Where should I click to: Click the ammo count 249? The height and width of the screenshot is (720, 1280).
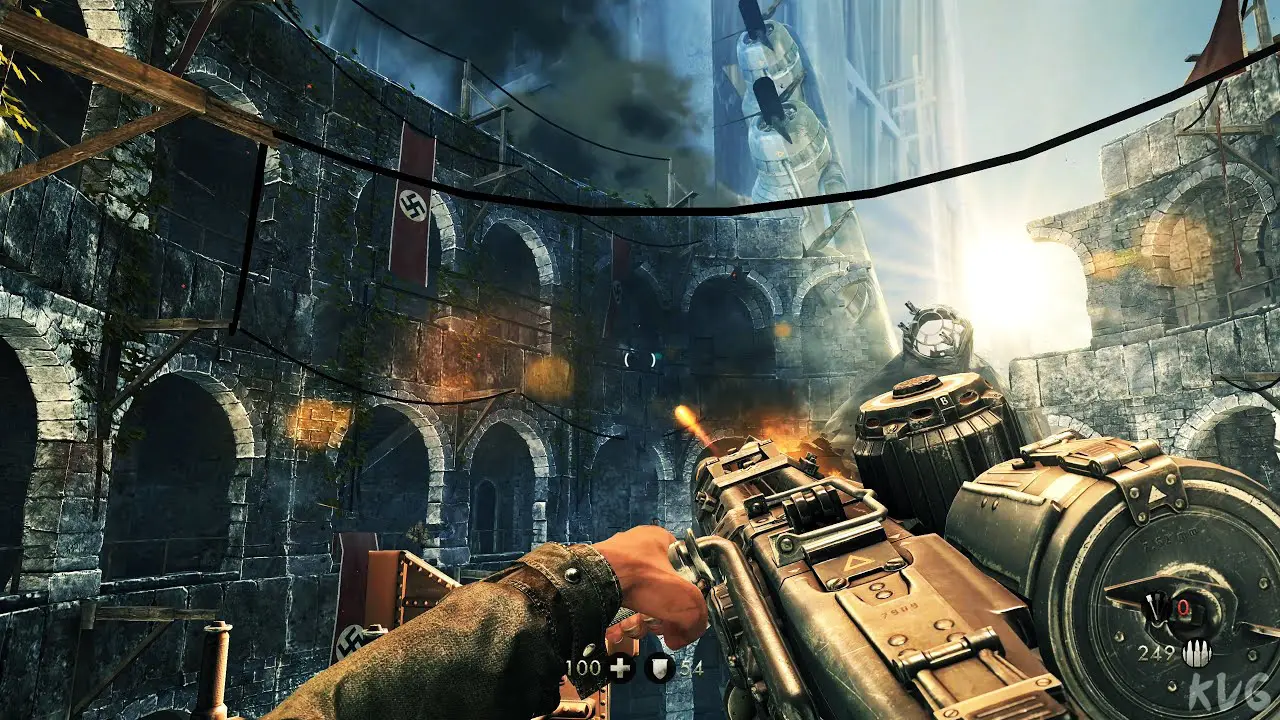(1158, 652)
